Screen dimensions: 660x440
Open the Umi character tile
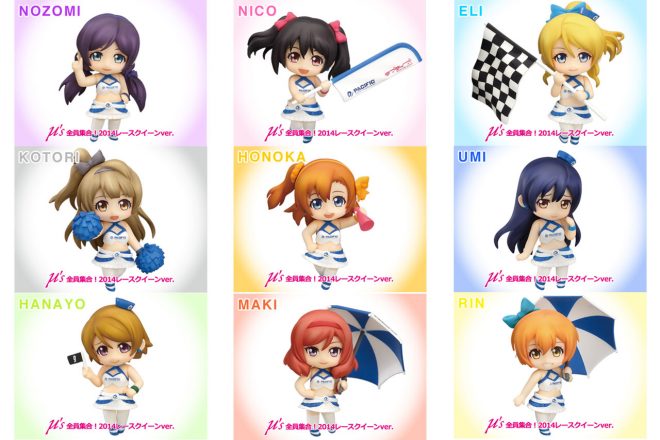click(552, 218)
